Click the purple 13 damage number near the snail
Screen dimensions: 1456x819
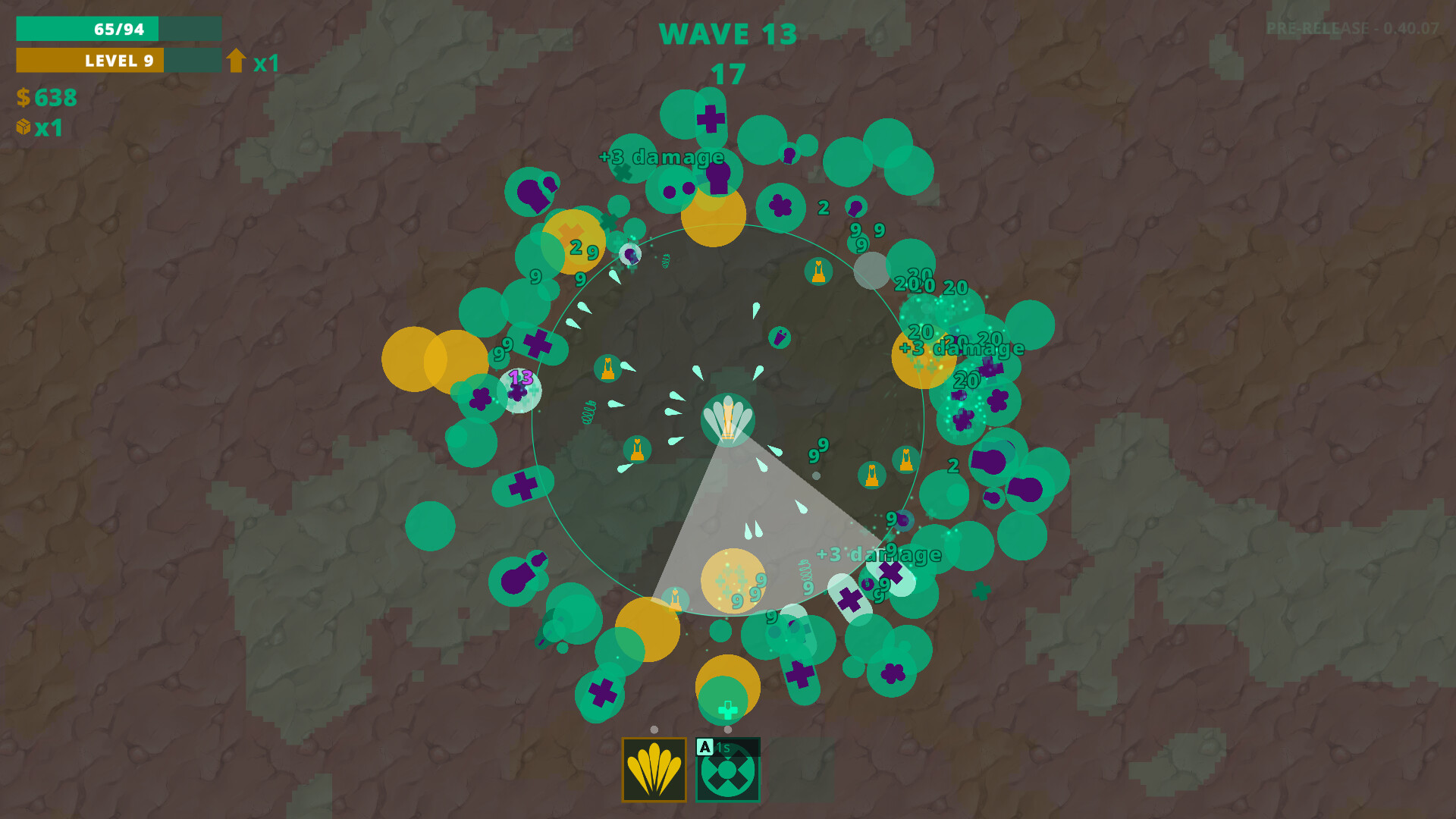point(520,375)
